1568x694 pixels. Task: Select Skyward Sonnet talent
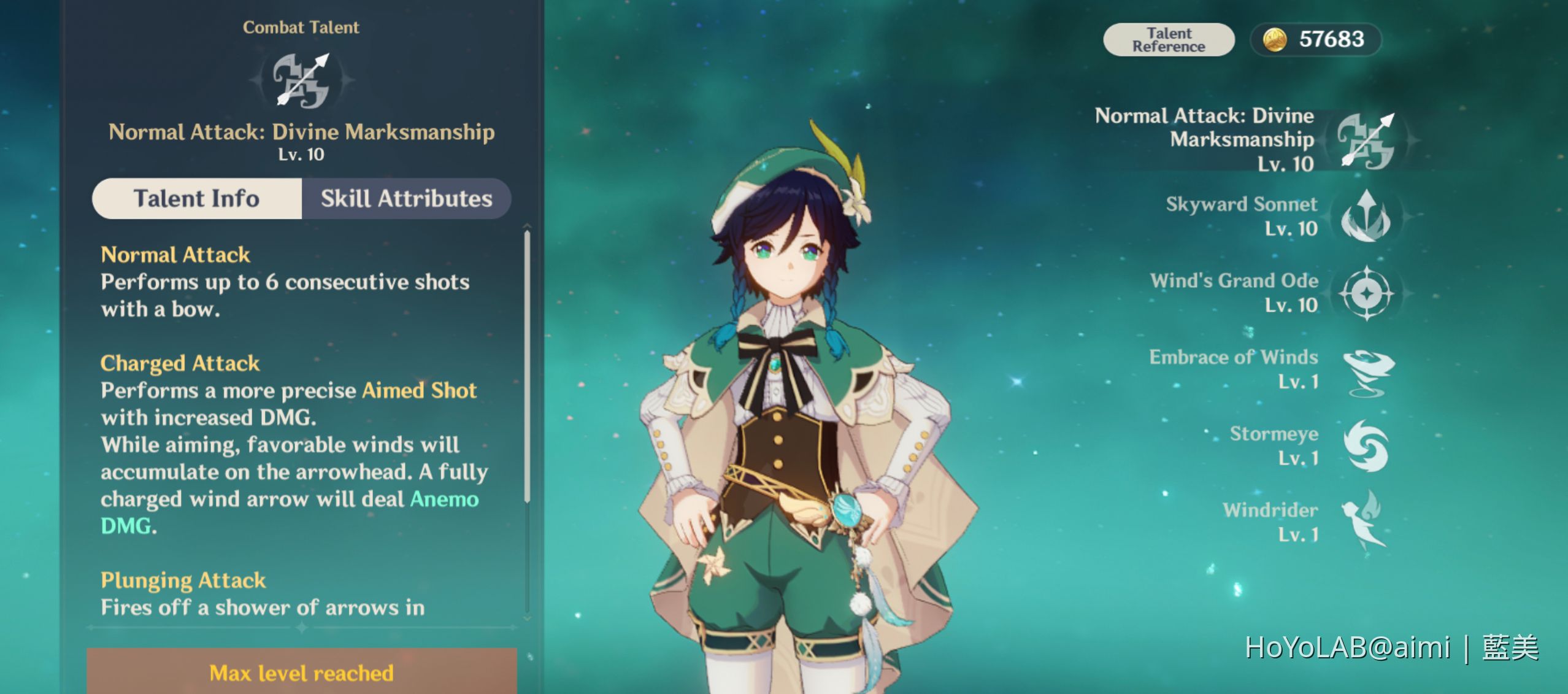tap(1366, 217)
